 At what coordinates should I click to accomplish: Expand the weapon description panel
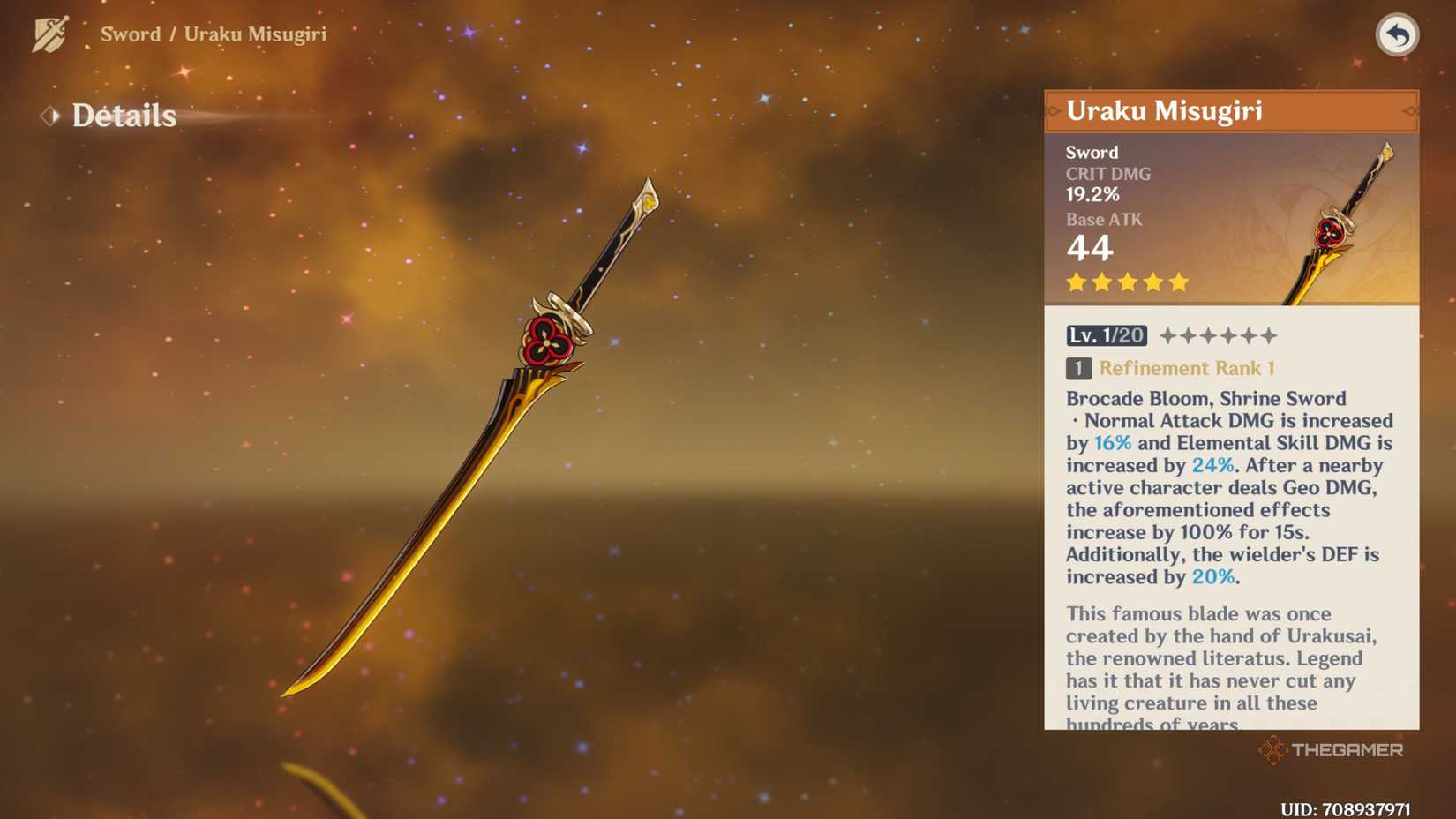(x=1227, y=671)
